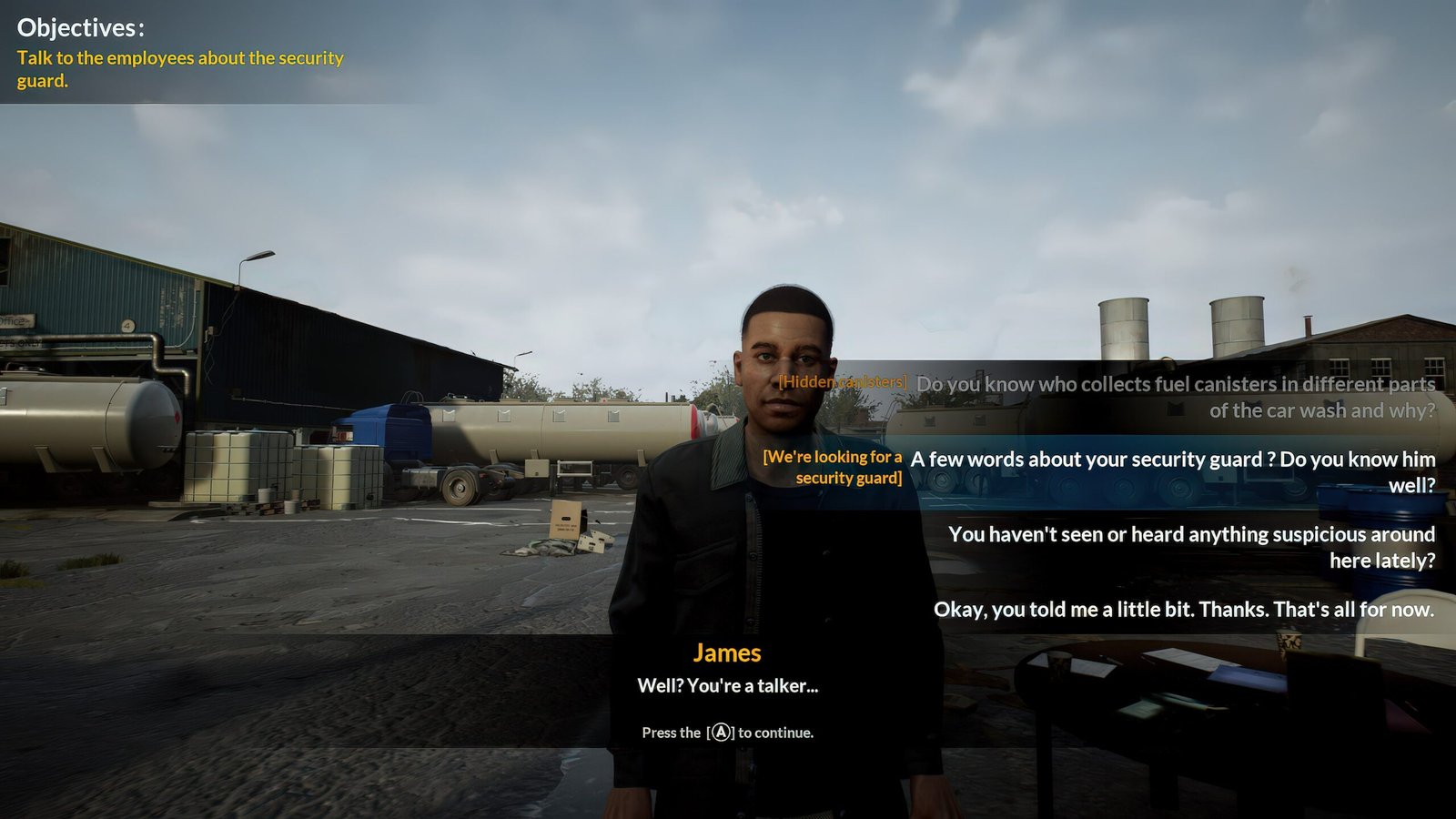The image size is (1456, 819).
Task: Ask who collects fuel canisters
Action: pyautogui.click(x=1174, y=397)
